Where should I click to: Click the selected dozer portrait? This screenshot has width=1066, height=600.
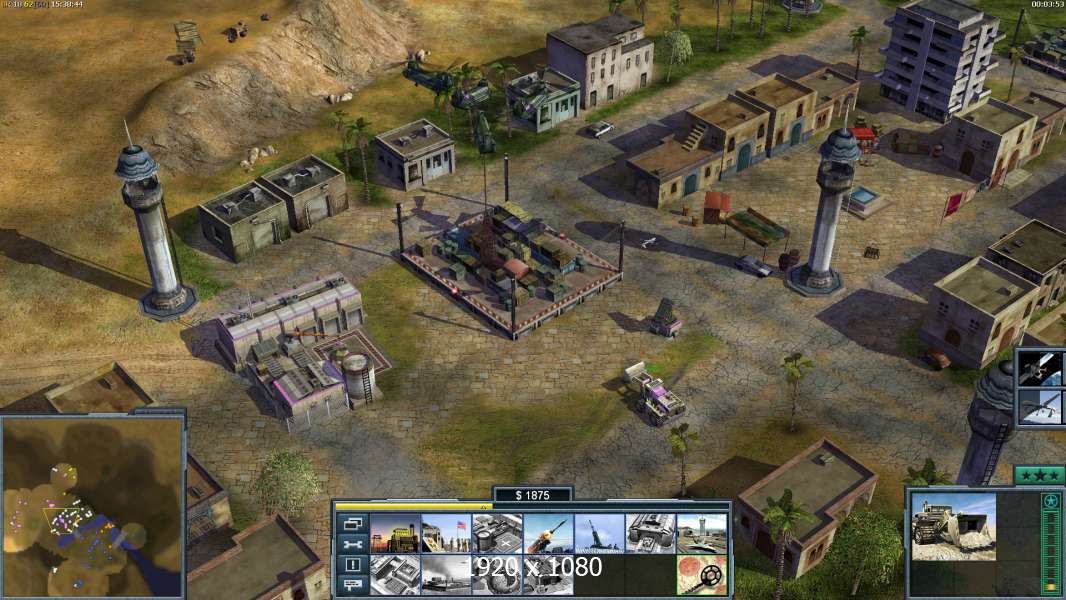point(953,525)
